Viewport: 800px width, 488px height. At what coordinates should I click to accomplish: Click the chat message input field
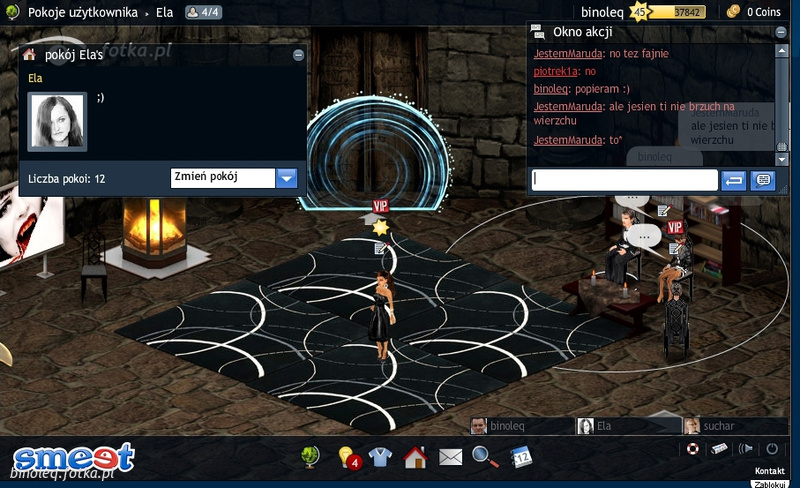pos(625,180)
